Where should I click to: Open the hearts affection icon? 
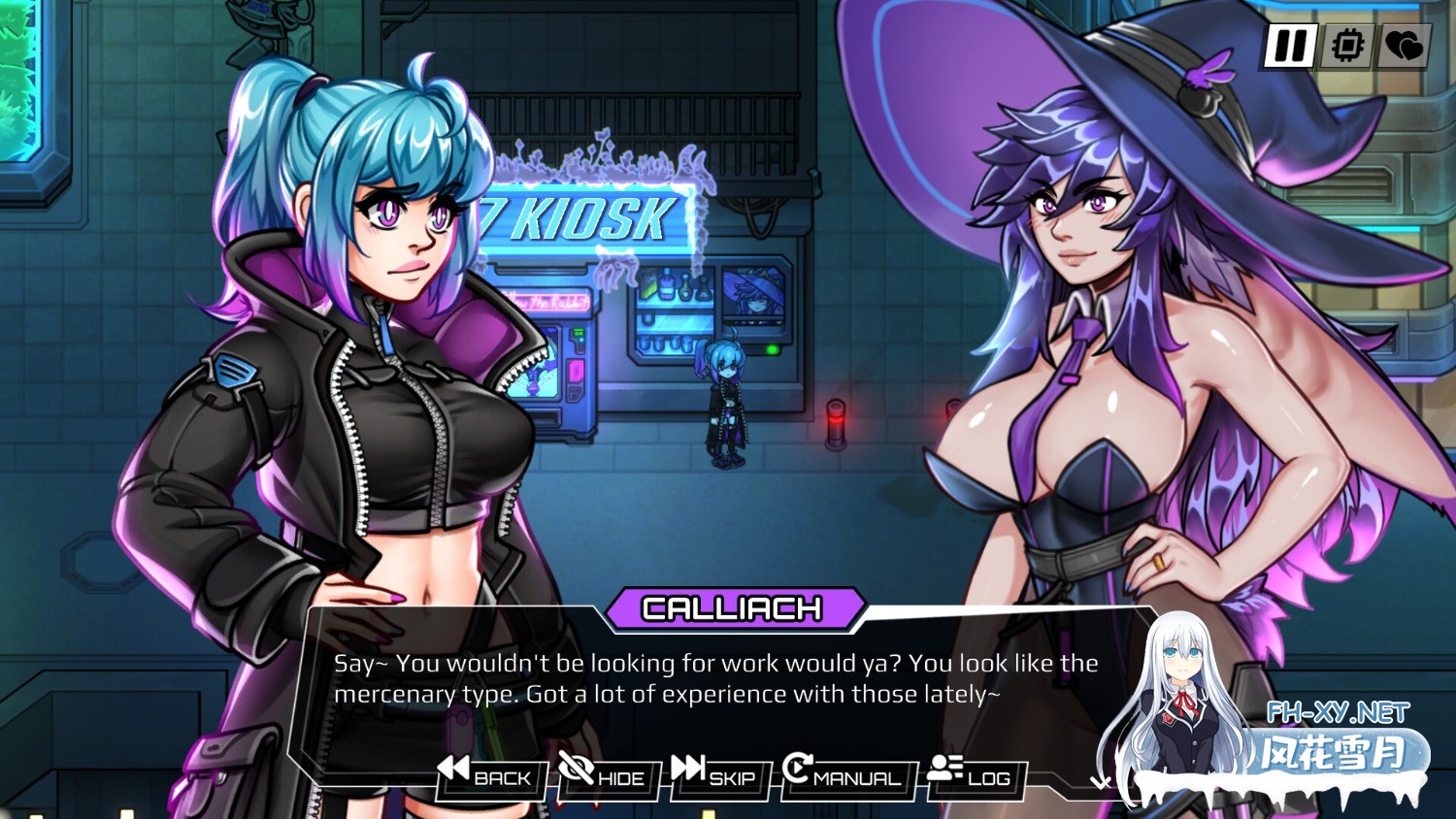(x=1403, y=46)
